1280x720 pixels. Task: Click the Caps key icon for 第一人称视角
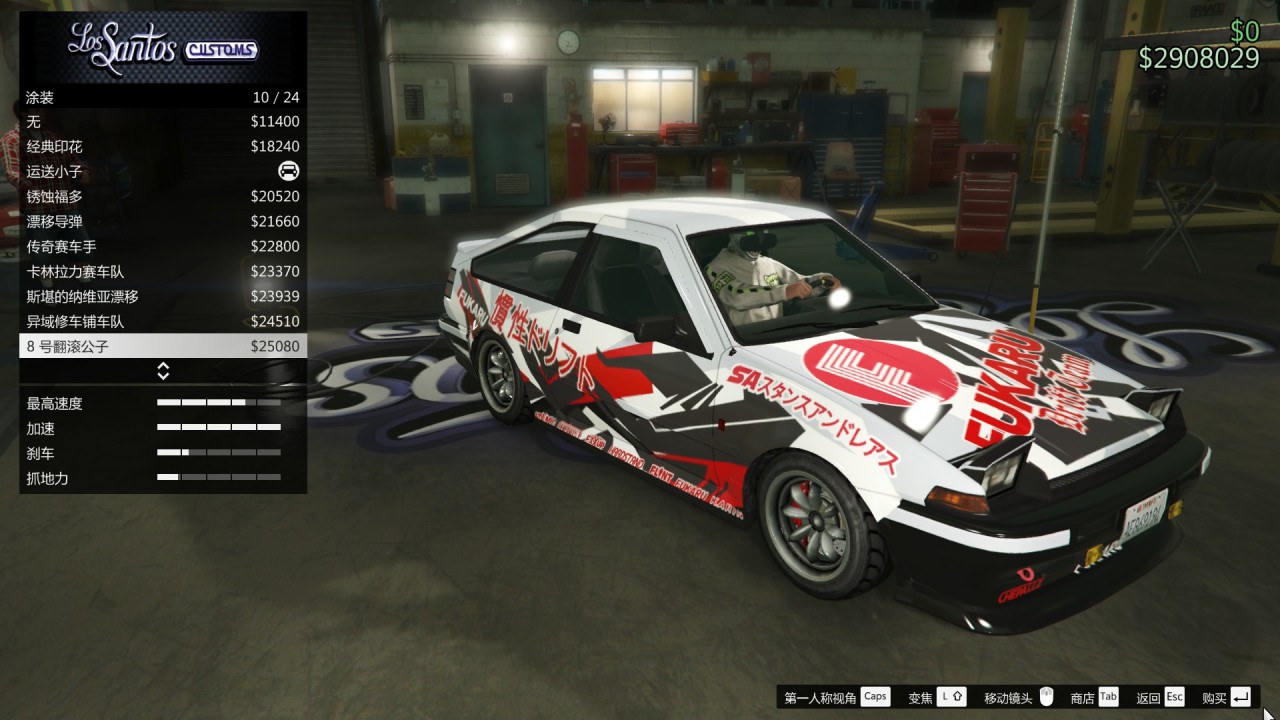[x=876, y=696]
